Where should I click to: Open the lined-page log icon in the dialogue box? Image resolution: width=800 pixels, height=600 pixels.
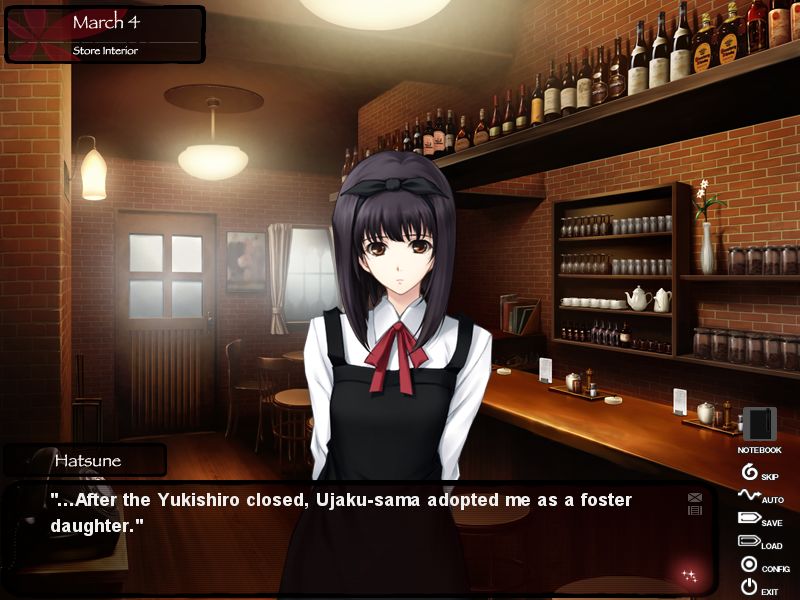point(695,510)
